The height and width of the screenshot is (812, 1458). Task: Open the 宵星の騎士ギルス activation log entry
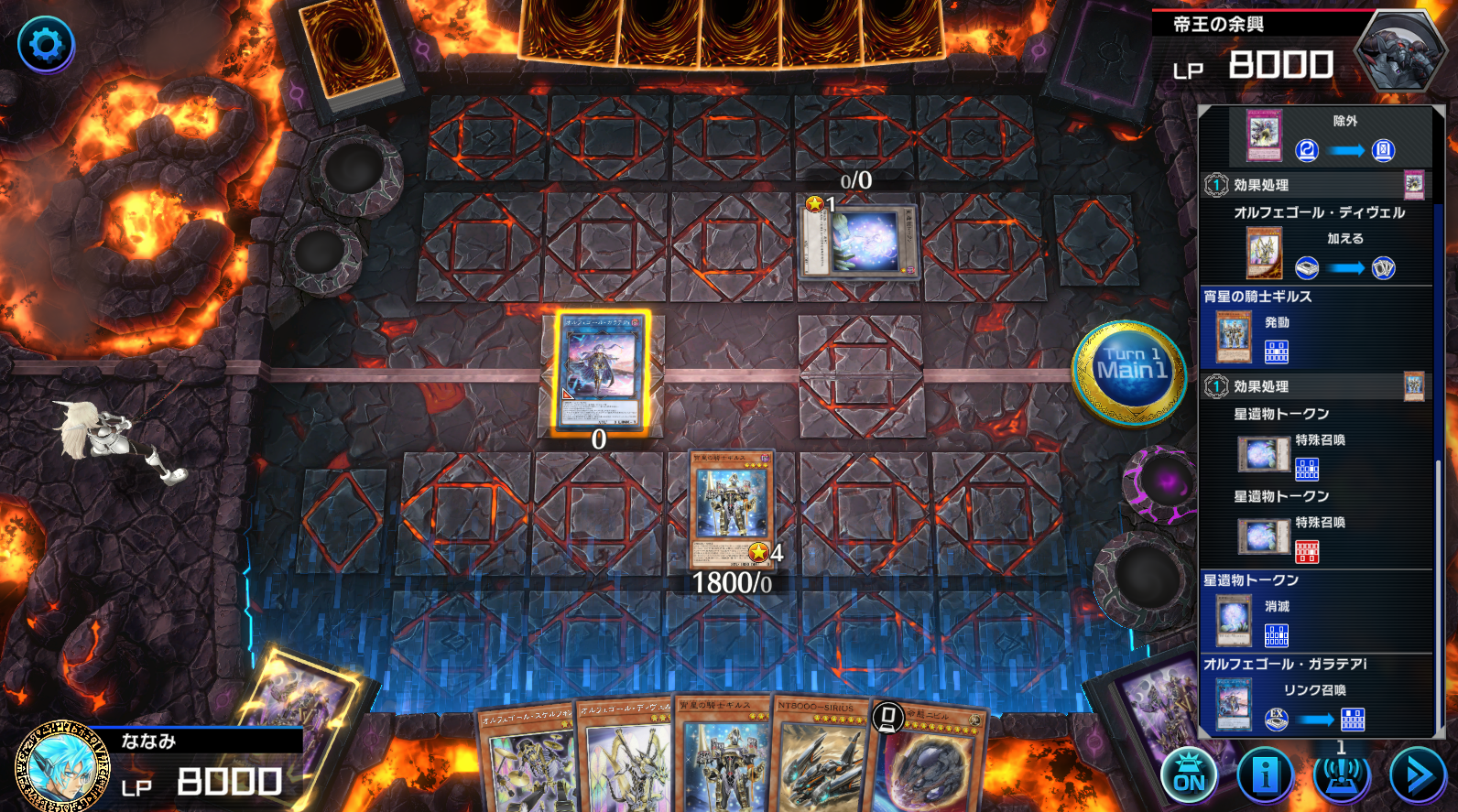tap(1315, 327)
